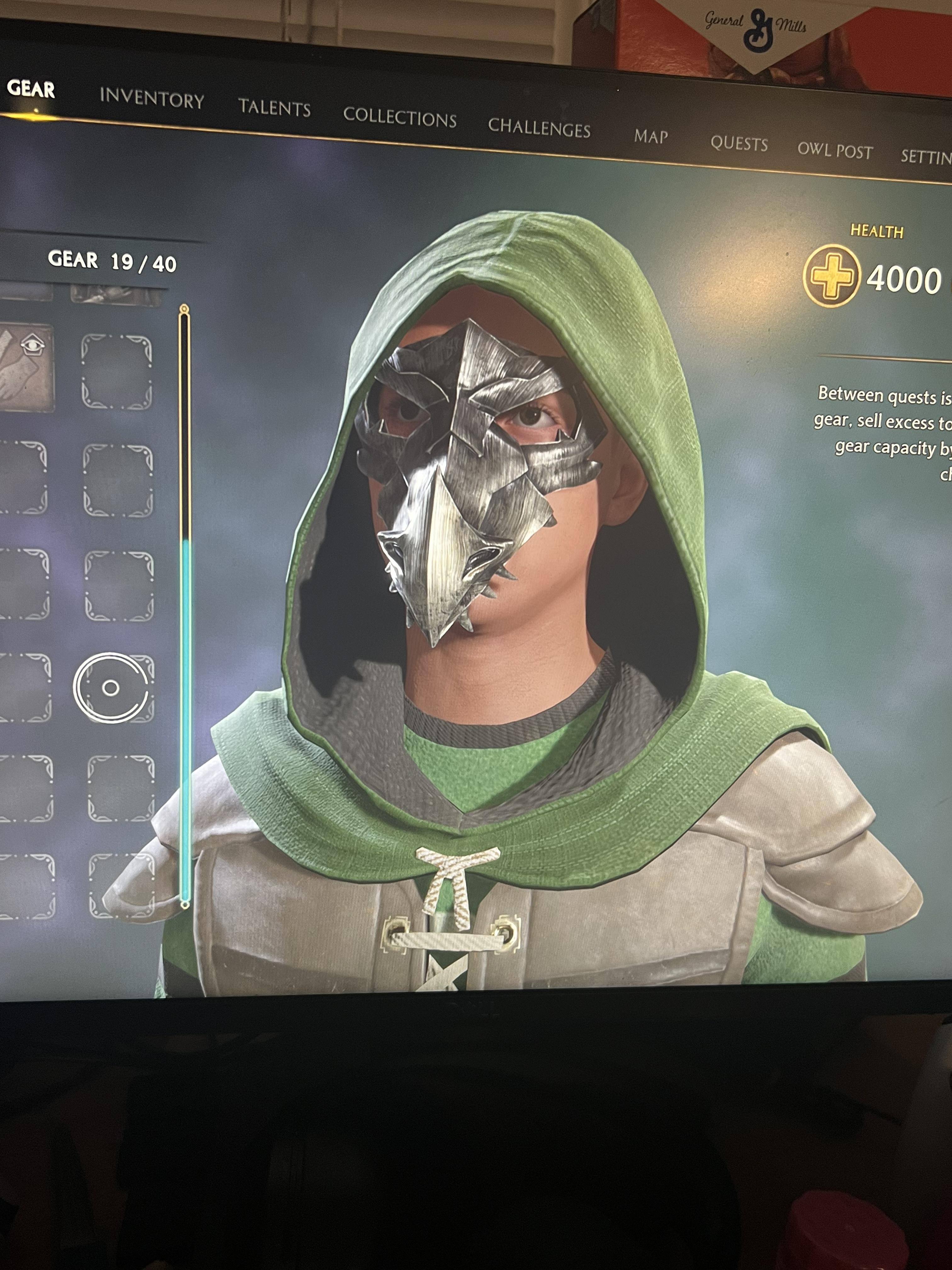
Task: Open the Challenges tab
Action: click(539, 128)
